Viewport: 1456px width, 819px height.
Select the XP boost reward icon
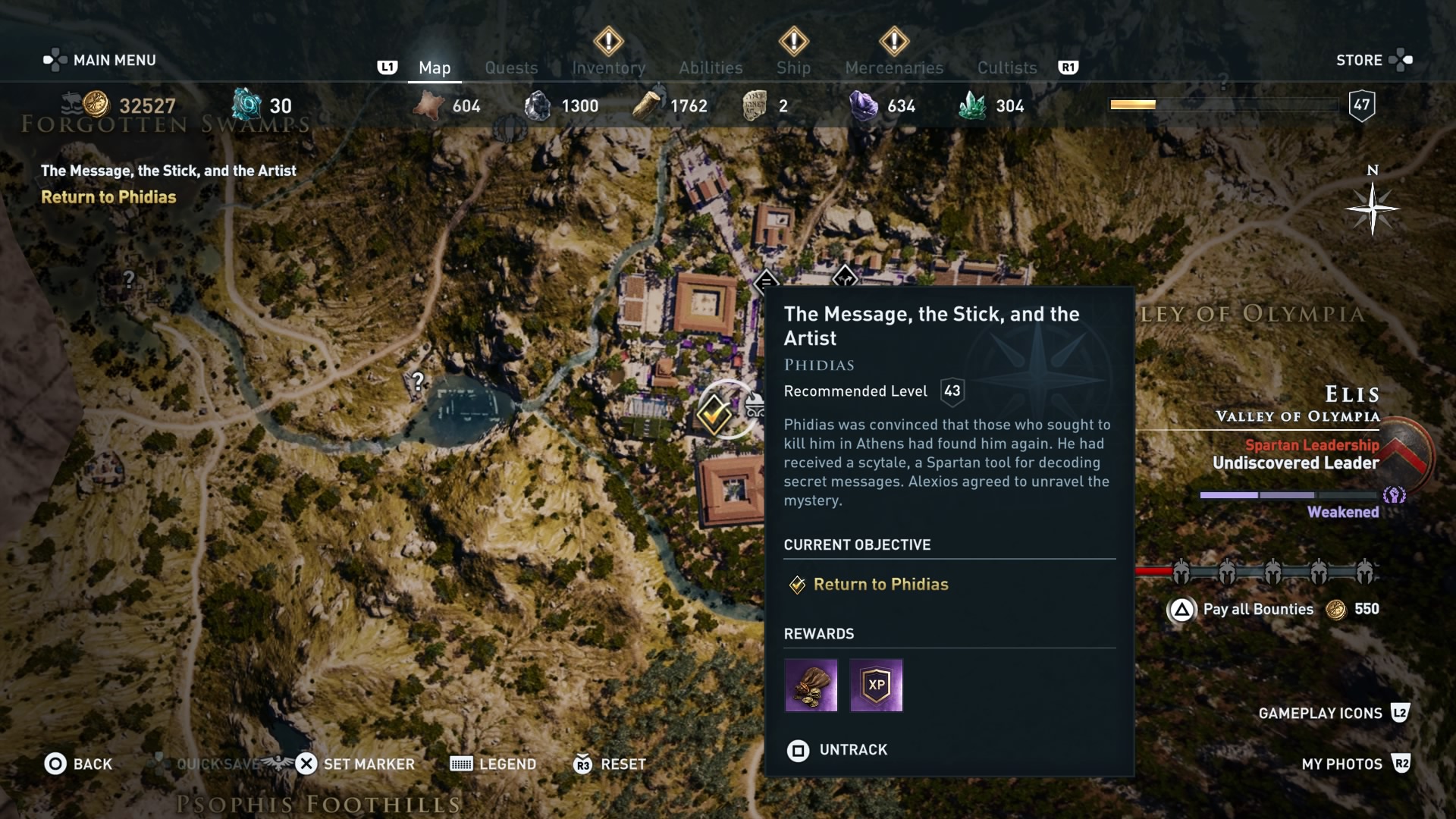877,686
